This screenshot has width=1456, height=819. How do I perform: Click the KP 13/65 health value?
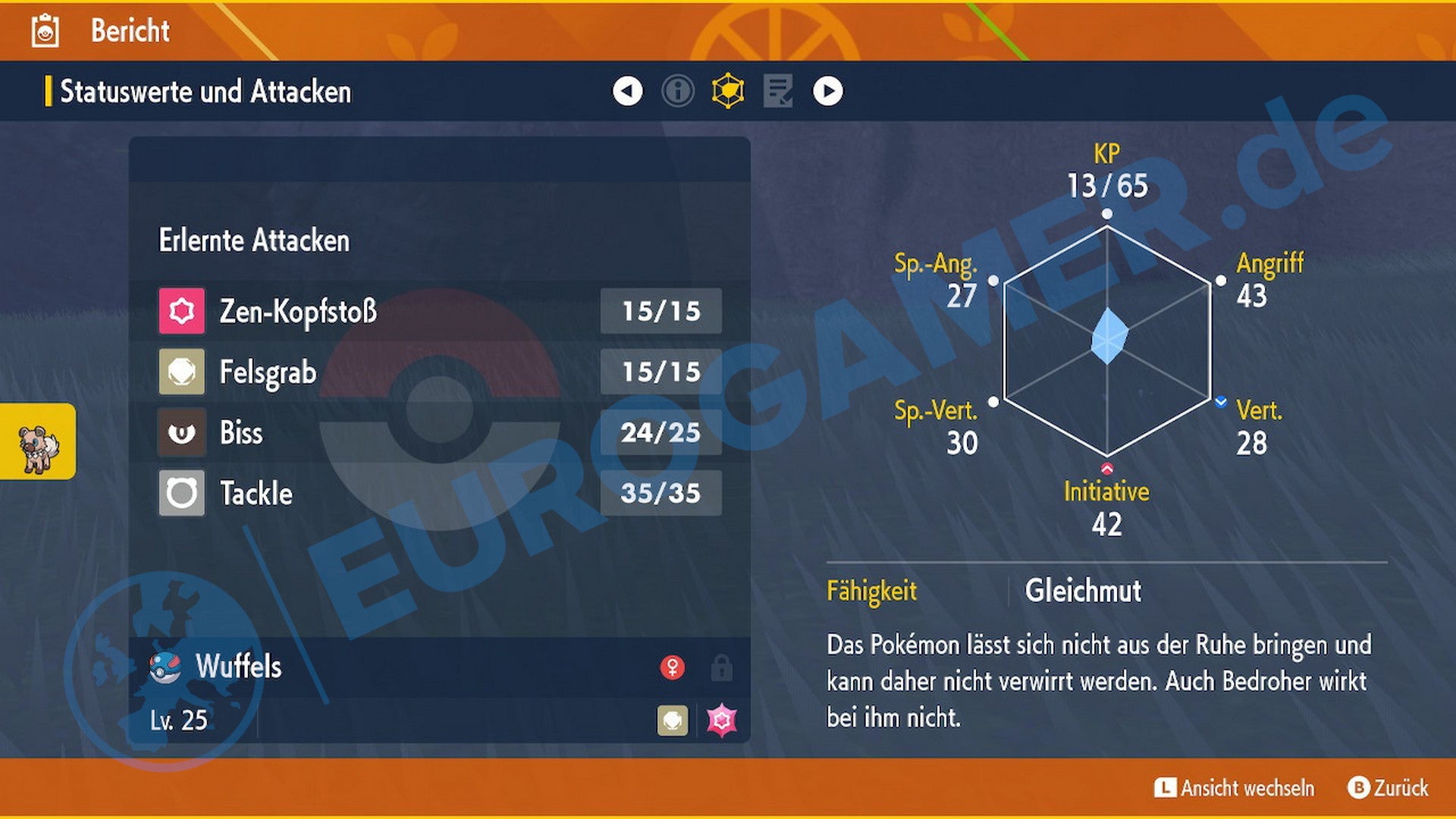(1106, 182)
